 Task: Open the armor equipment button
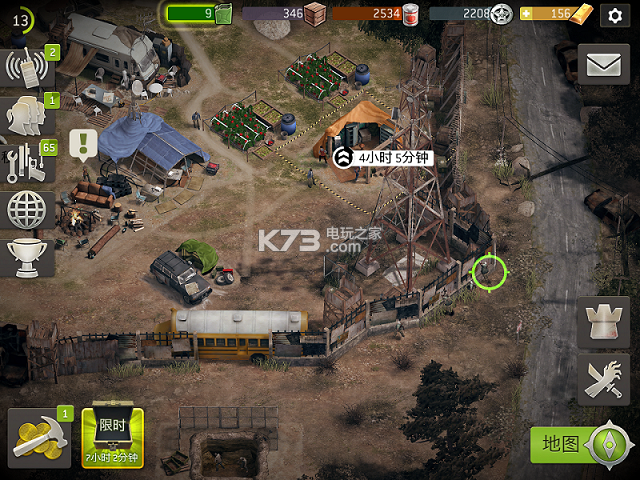click(x=604, y=324)
